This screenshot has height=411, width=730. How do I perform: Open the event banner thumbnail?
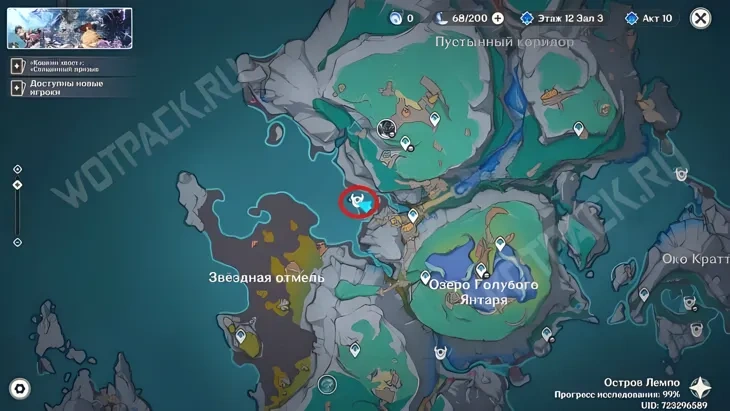pos(70,28)
